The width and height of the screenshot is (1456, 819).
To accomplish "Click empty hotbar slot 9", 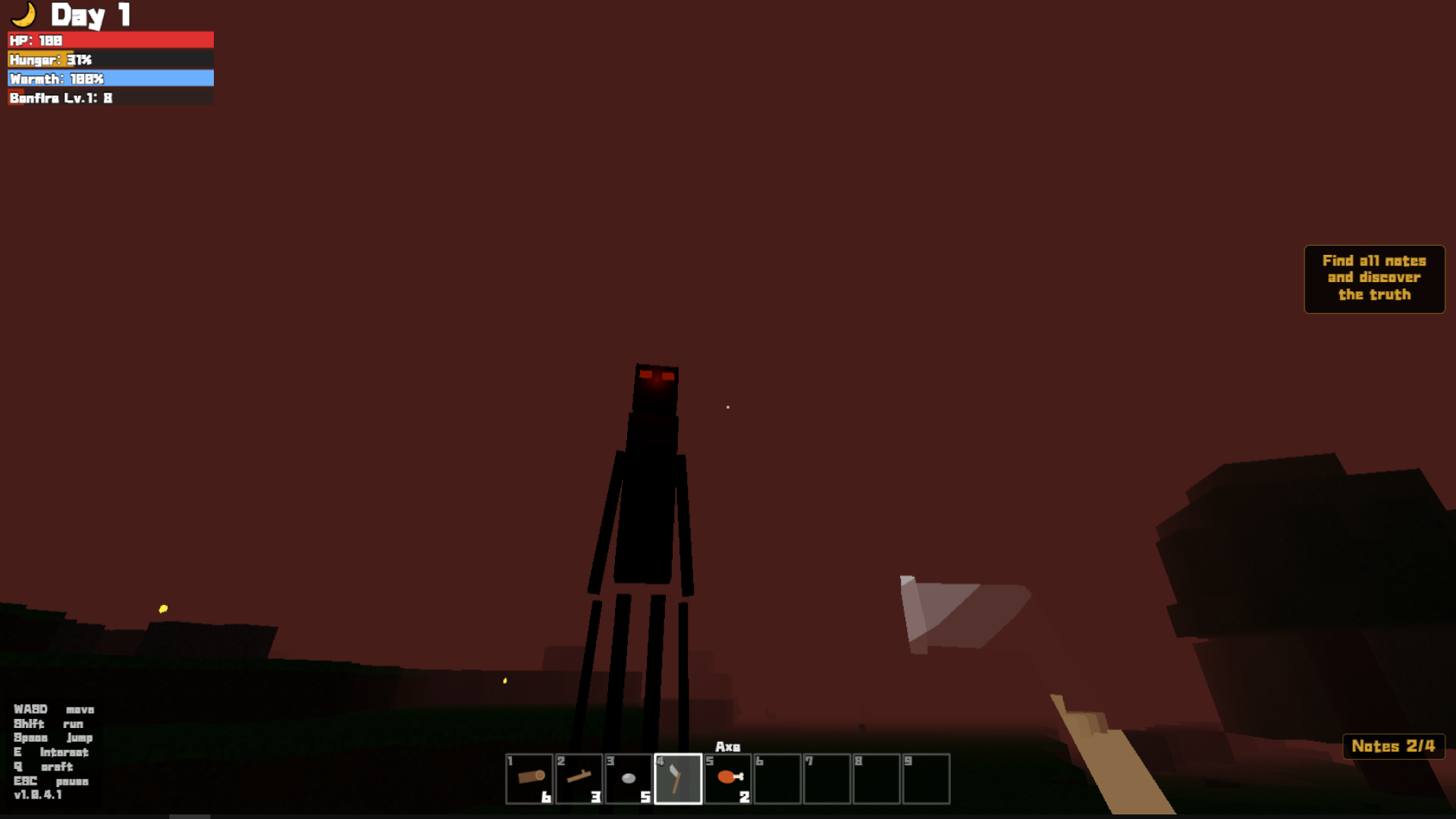I will click(x=925, y=777).
